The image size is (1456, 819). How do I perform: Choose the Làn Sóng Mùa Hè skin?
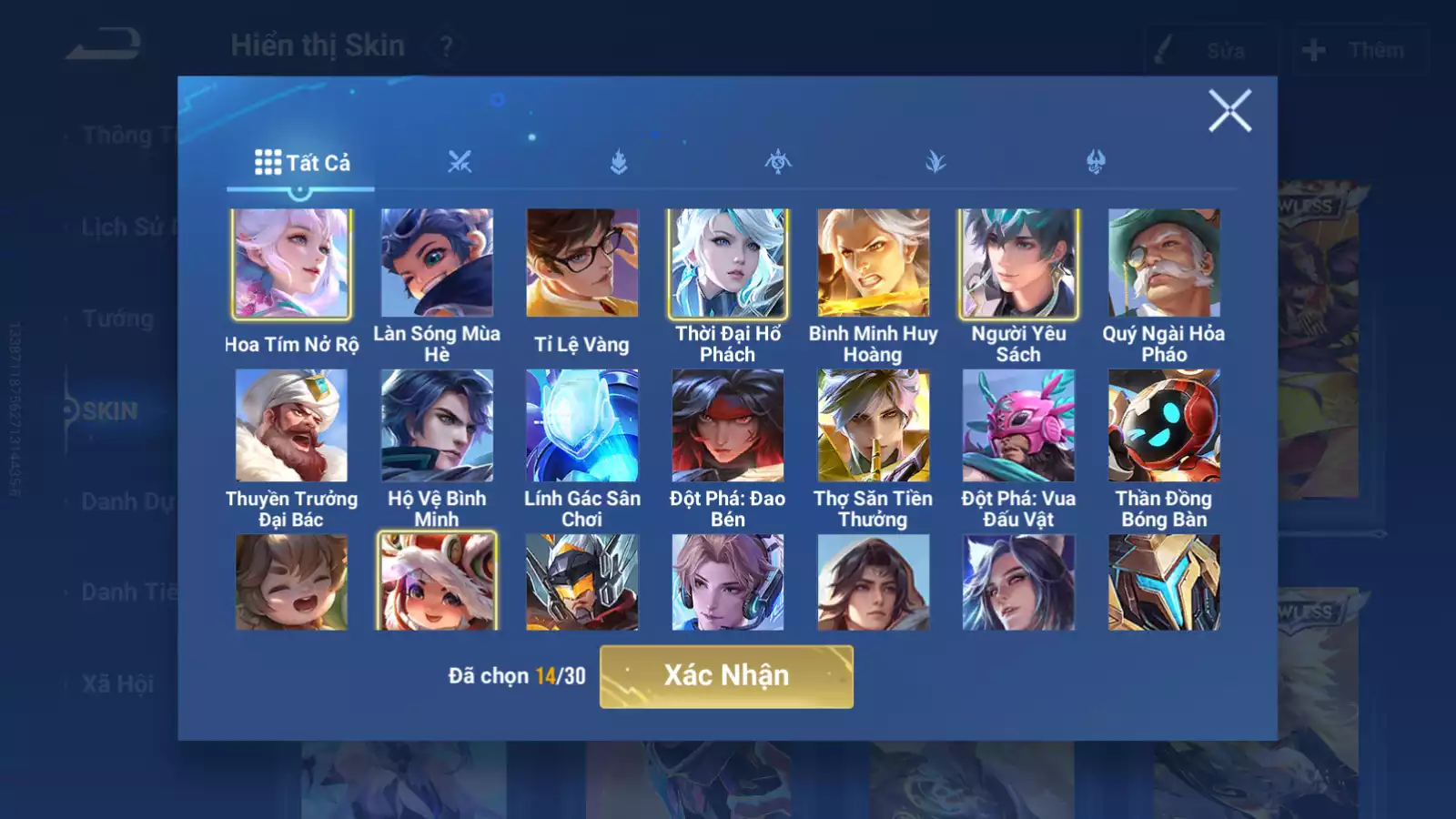437,264
